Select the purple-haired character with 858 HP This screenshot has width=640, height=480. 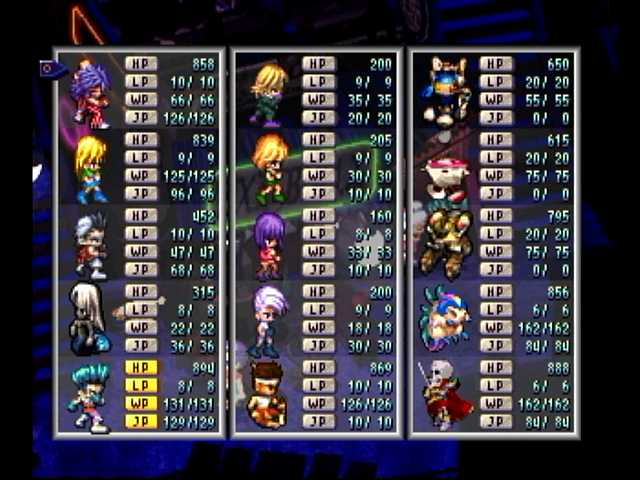pyautogui.click(x=91, y=92)
